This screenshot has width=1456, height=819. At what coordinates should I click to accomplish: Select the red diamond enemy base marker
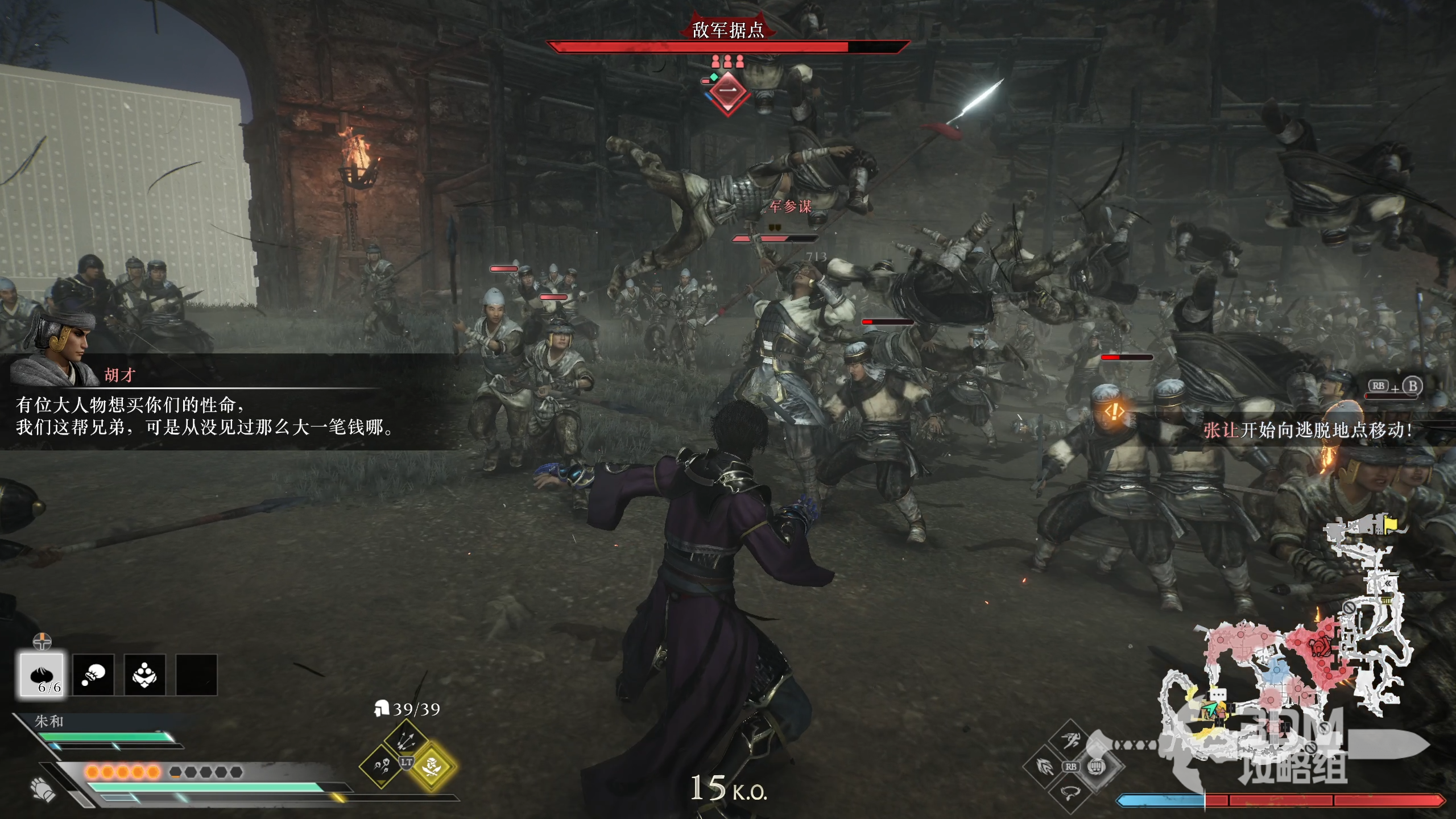[728, 91]
